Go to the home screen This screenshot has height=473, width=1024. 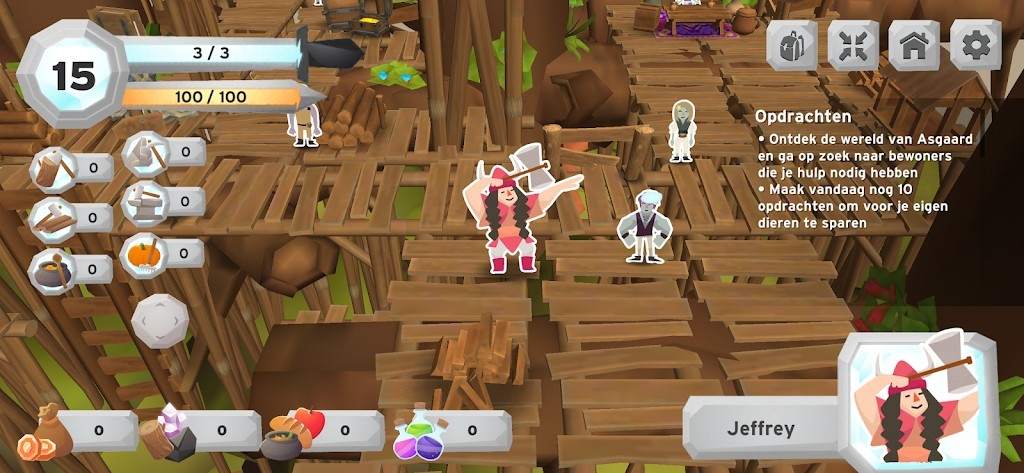pyautogui.click(x=914, y=46)
